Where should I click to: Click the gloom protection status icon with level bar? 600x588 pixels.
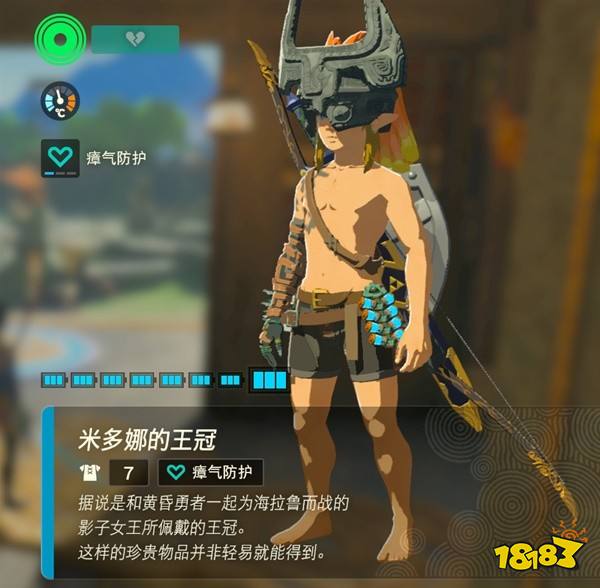(x=60, y=157)
